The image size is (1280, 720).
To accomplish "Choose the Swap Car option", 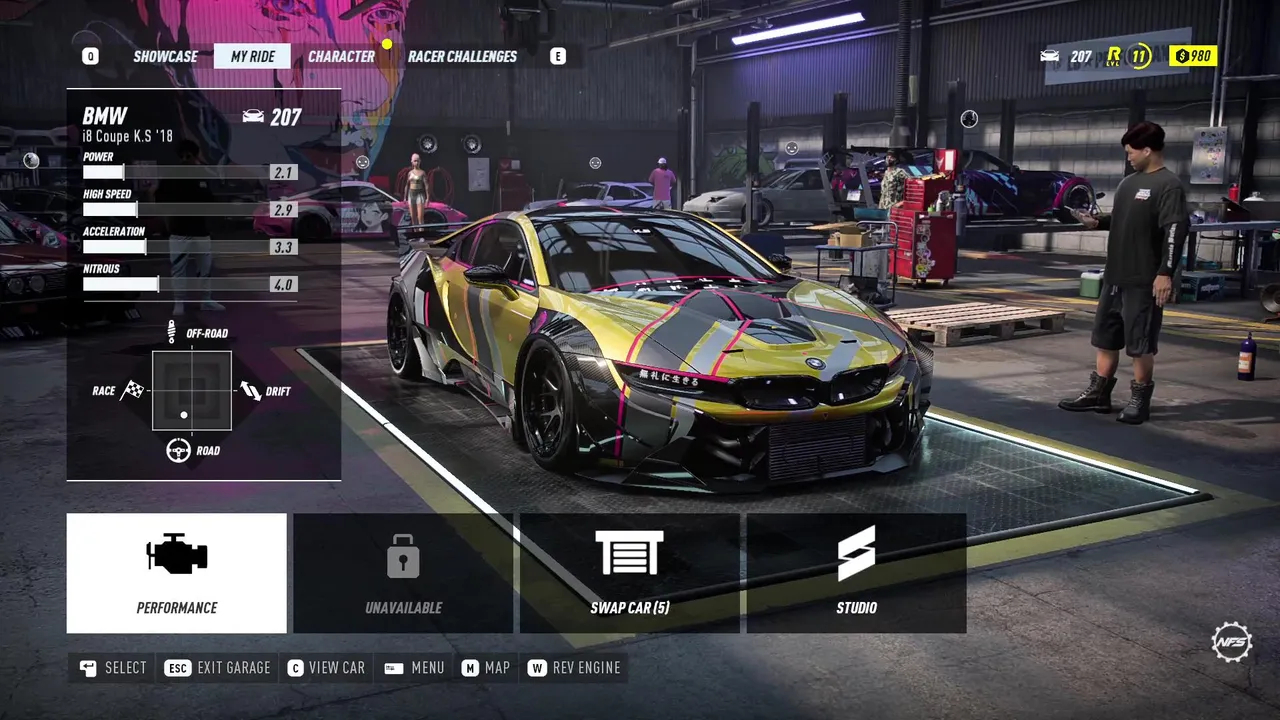I will pos(629,573).
